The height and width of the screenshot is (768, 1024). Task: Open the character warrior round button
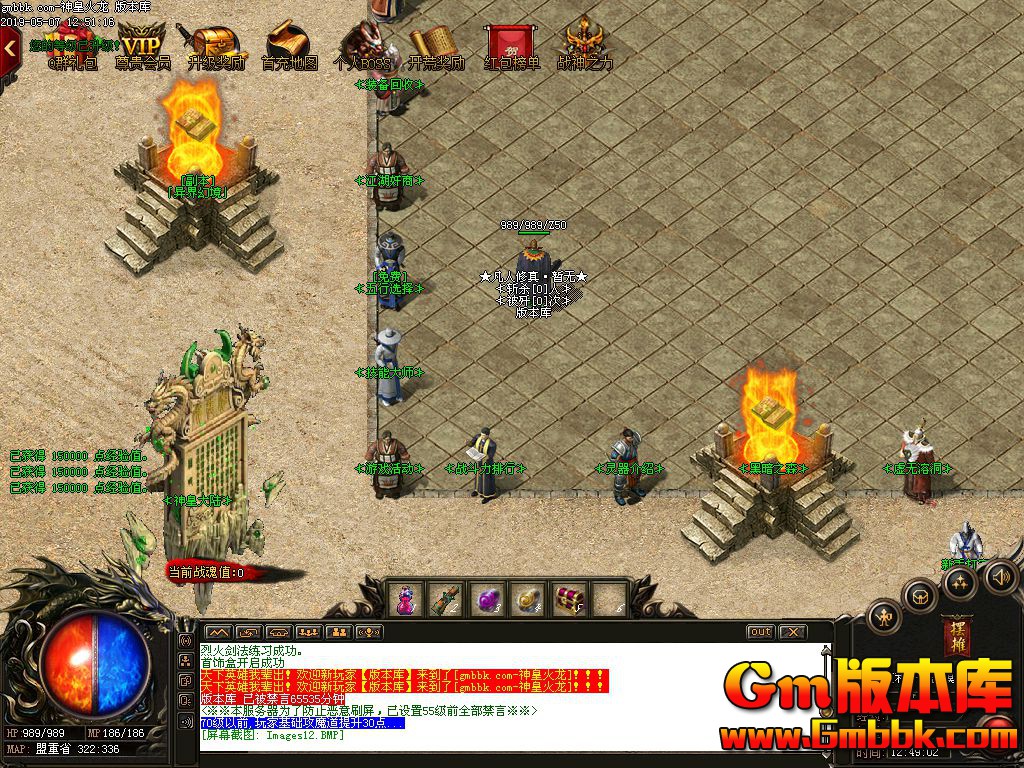pyautogui.click(x=884, y=617)
